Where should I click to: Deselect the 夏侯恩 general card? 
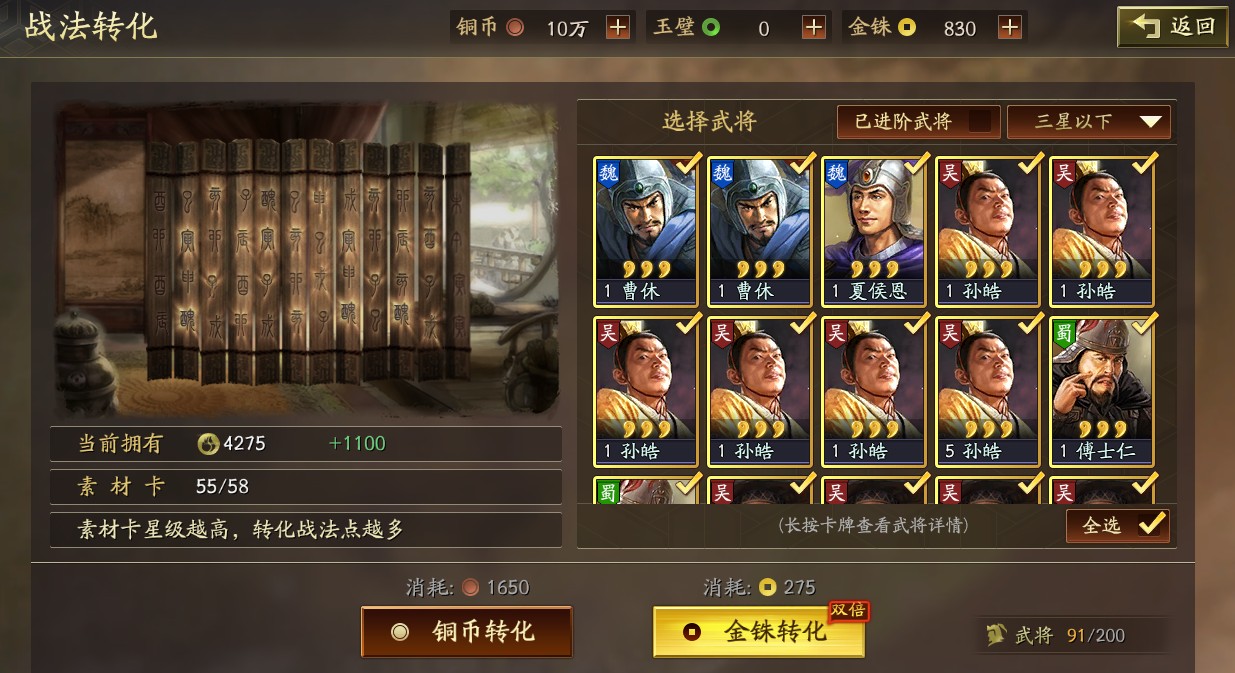873,231
